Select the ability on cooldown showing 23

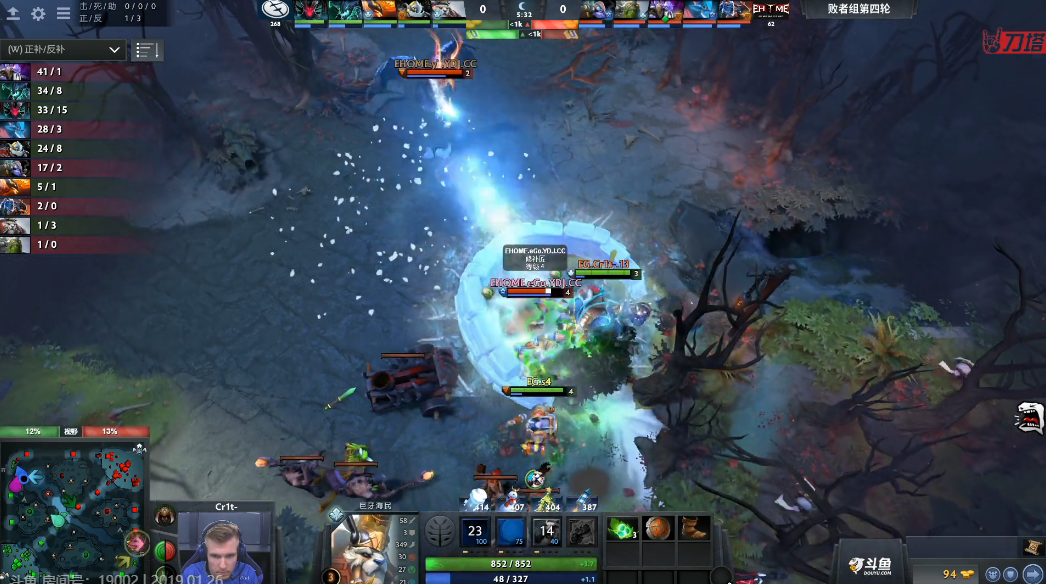tap(475, 532)
